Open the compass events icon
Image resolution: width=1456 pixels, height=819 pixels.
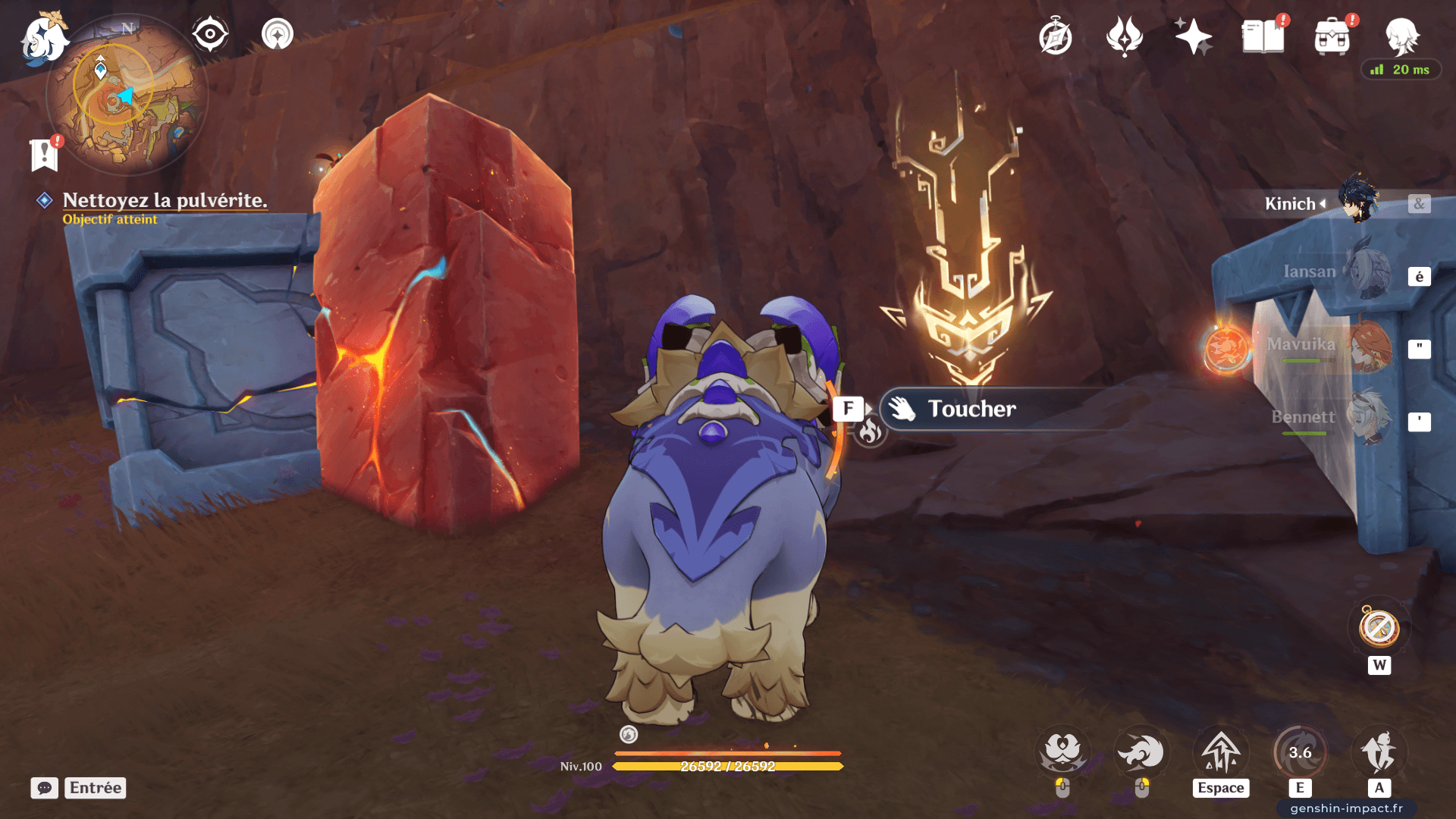(x=1055, y=37)
